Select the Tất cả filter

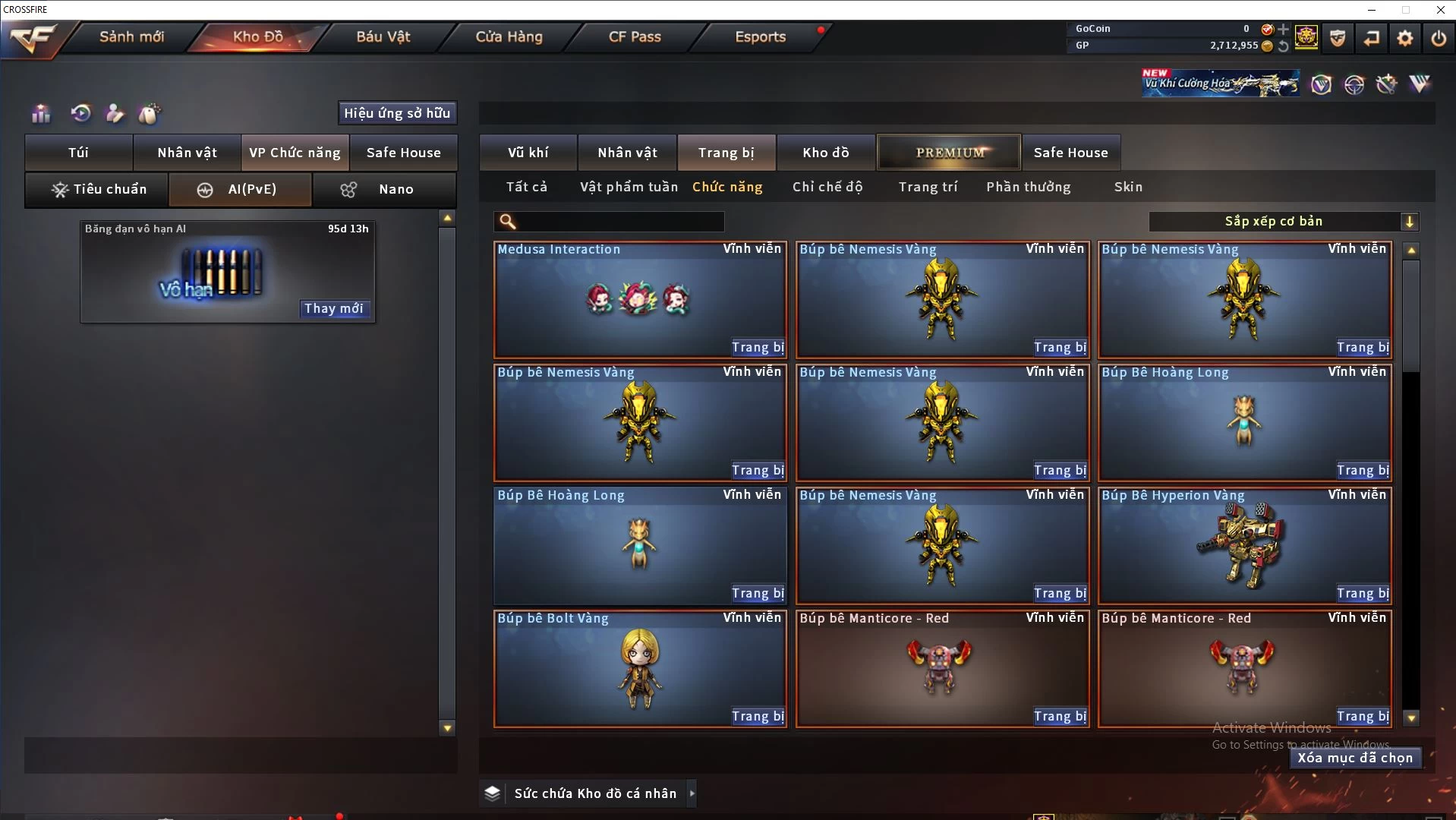[527, 187]
